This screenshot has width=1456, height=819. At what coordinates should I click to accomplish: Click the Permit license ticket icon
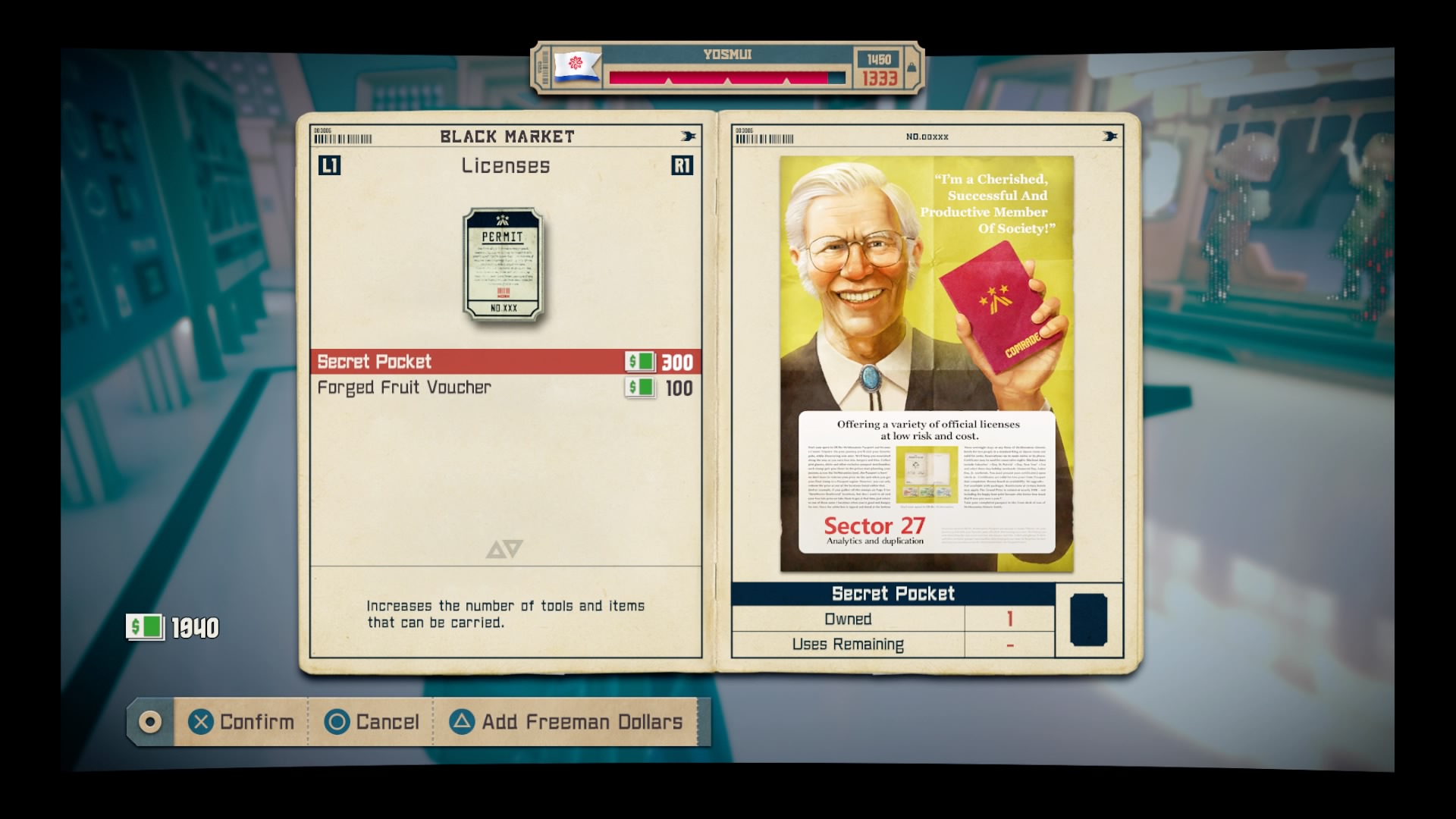pyautogui.click(x=503, y=265)
